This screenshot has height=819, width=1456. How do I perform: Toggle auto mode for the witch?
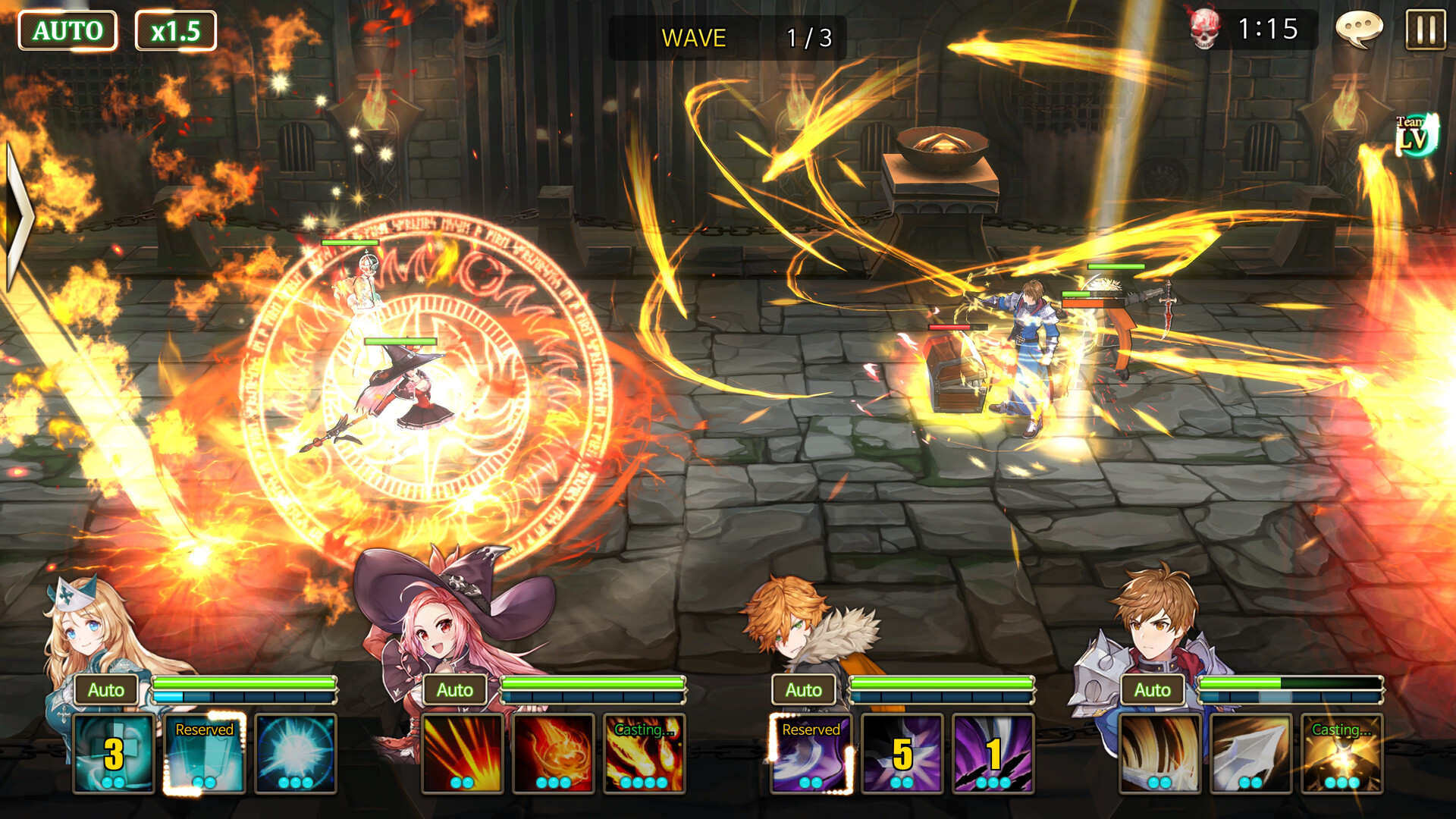tap(455, 690)
